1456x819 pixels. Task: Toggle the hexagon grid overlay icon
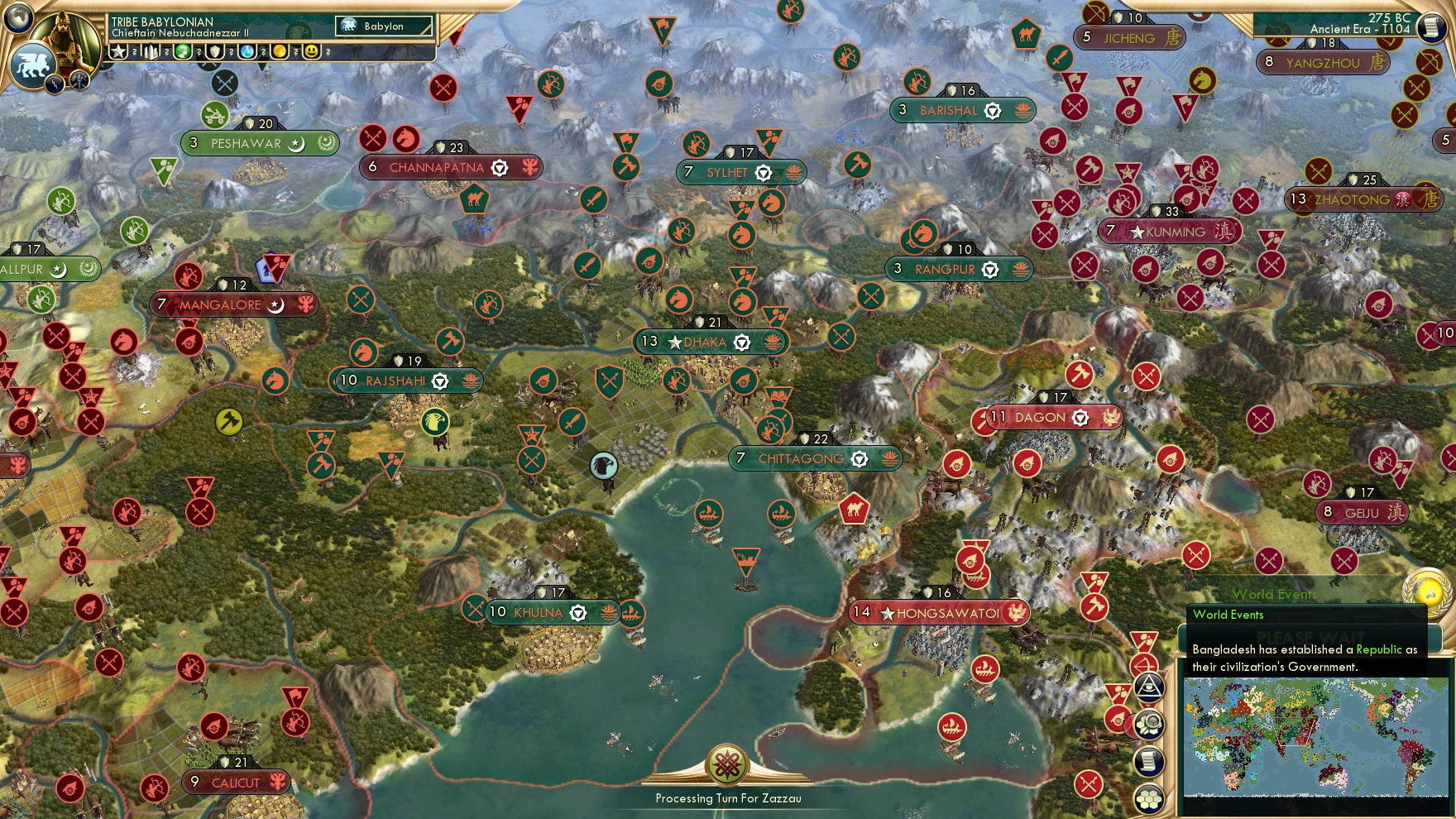[1148, 797]
